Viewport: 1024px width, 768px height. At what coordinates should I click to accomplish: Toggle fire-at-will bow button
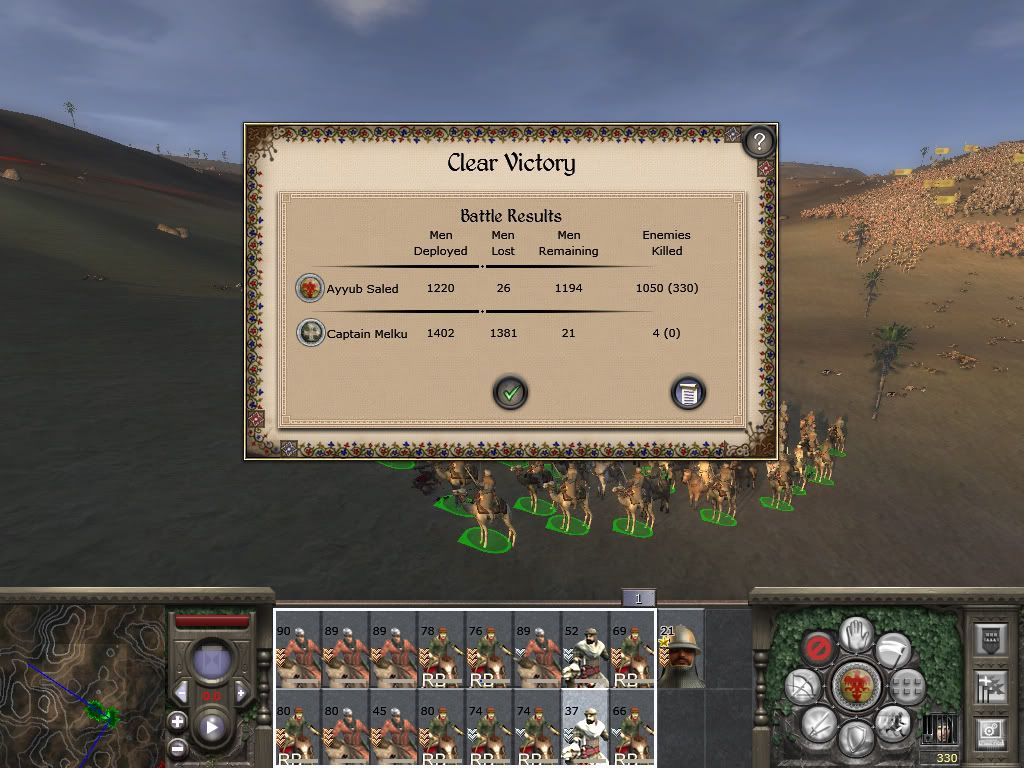(x=802, y=686)
